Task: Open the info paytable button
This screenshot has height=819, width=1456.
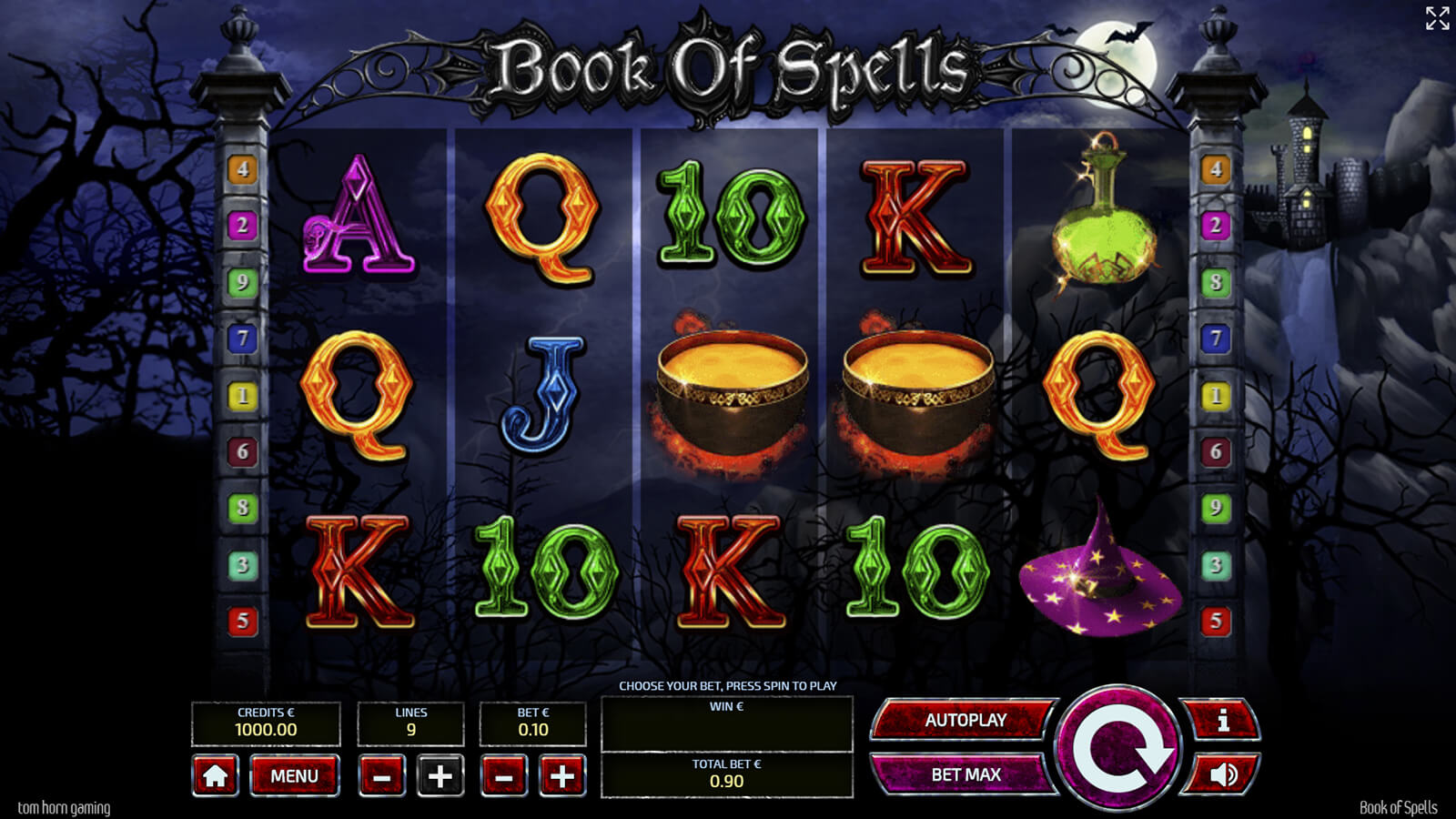Action: pyautogui.click(x=1222, y=721)
